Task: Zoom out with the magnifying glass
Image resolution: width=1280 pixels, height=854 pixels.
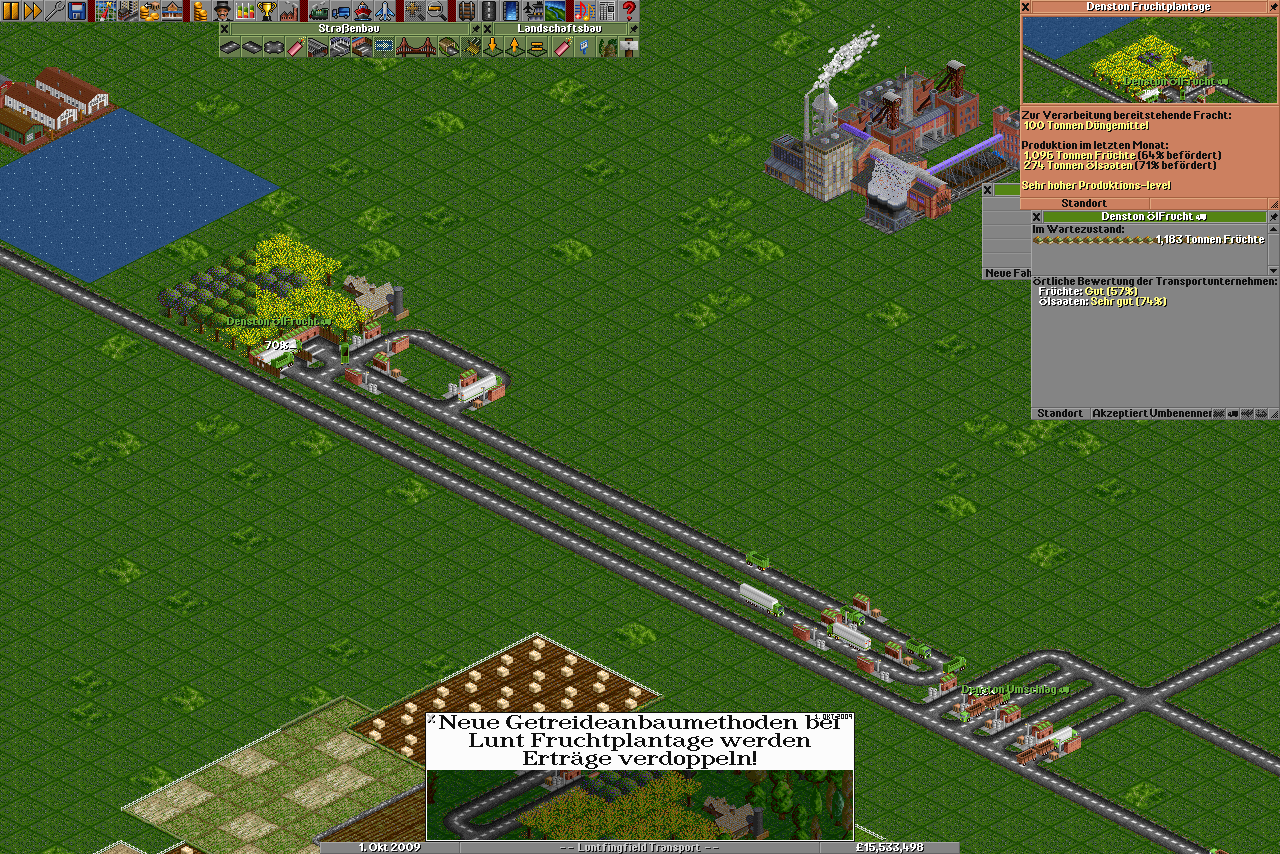Action: tap(437, 11)
